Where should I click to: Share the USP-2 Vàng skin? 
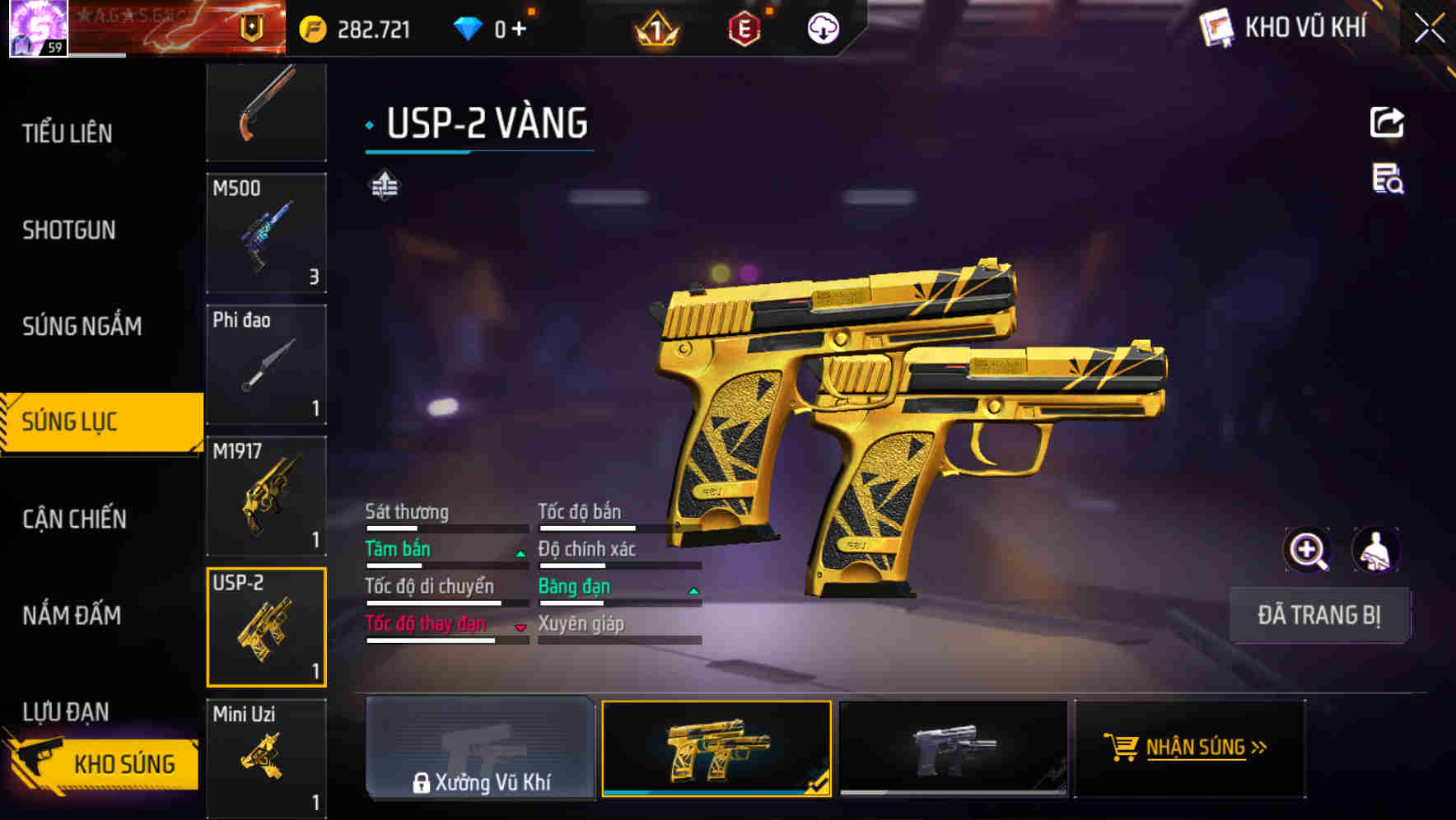click(1388, 122)
